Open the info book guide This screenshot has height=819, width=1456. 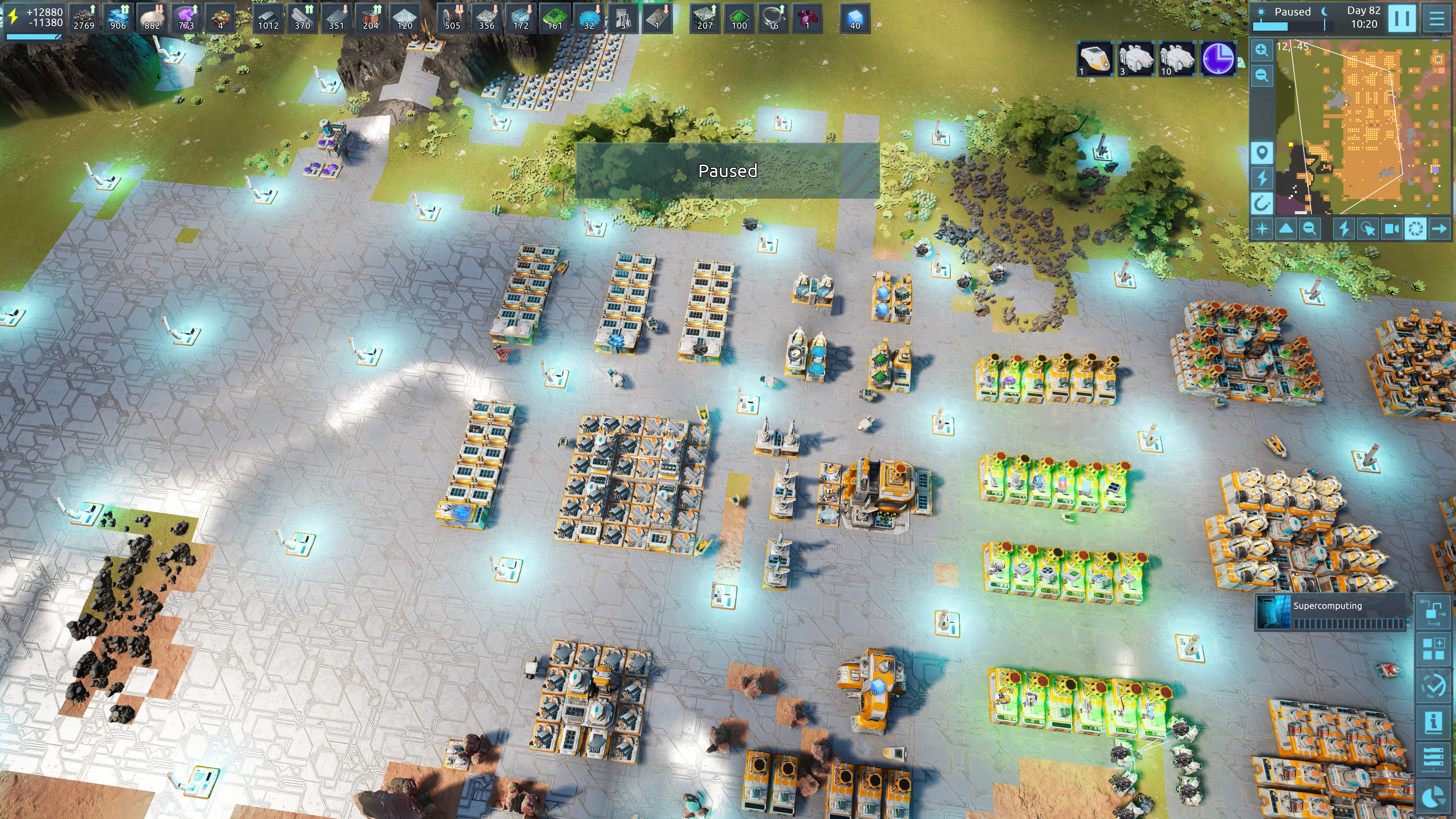coord(1433,722)
